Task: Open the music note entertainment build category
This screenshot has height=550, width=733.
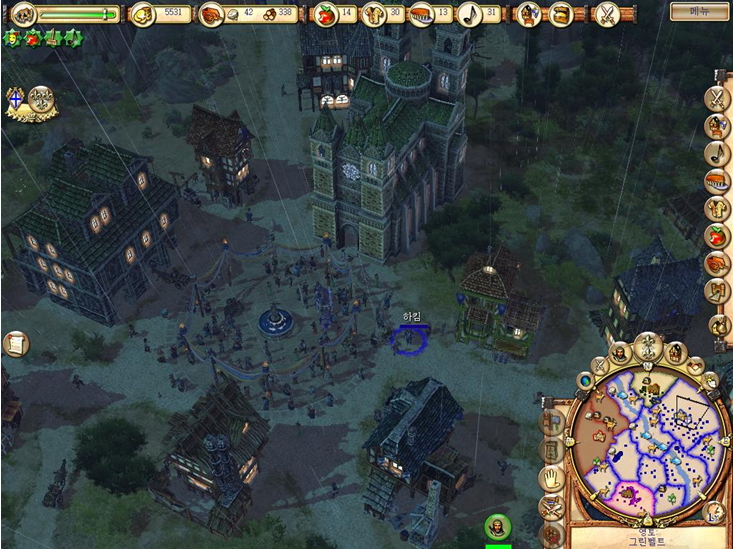Action: click(x=717, y=153)
